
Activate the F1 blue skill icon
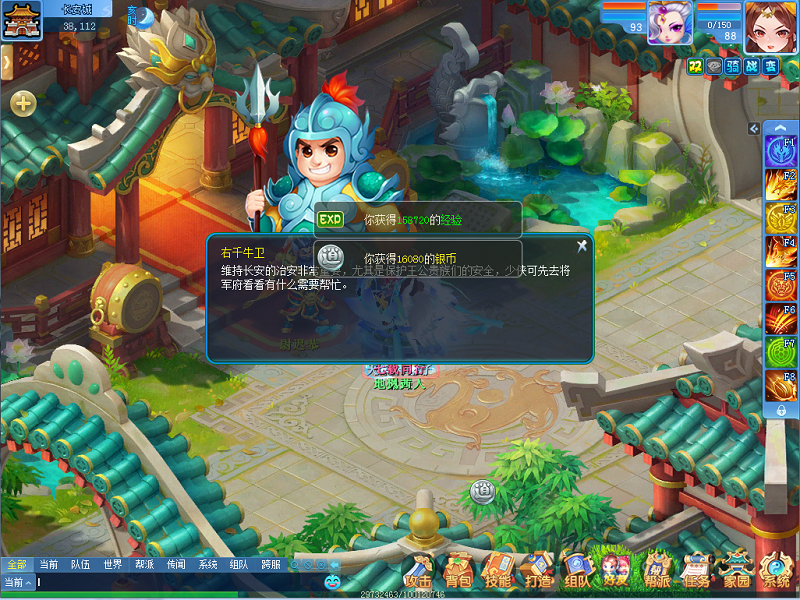[780, 152]
